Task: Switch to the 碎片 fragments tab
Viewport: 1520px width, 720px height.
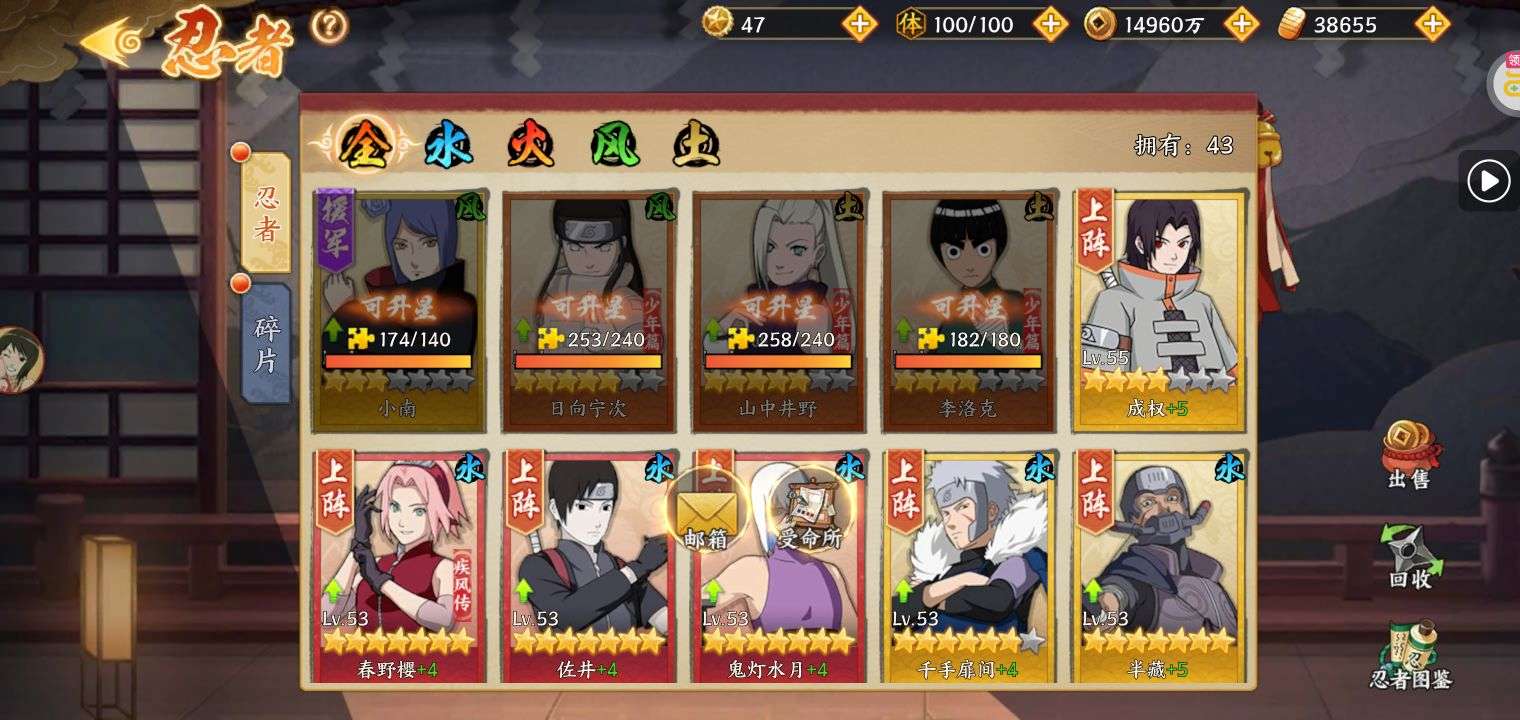Action: (266, 343)
